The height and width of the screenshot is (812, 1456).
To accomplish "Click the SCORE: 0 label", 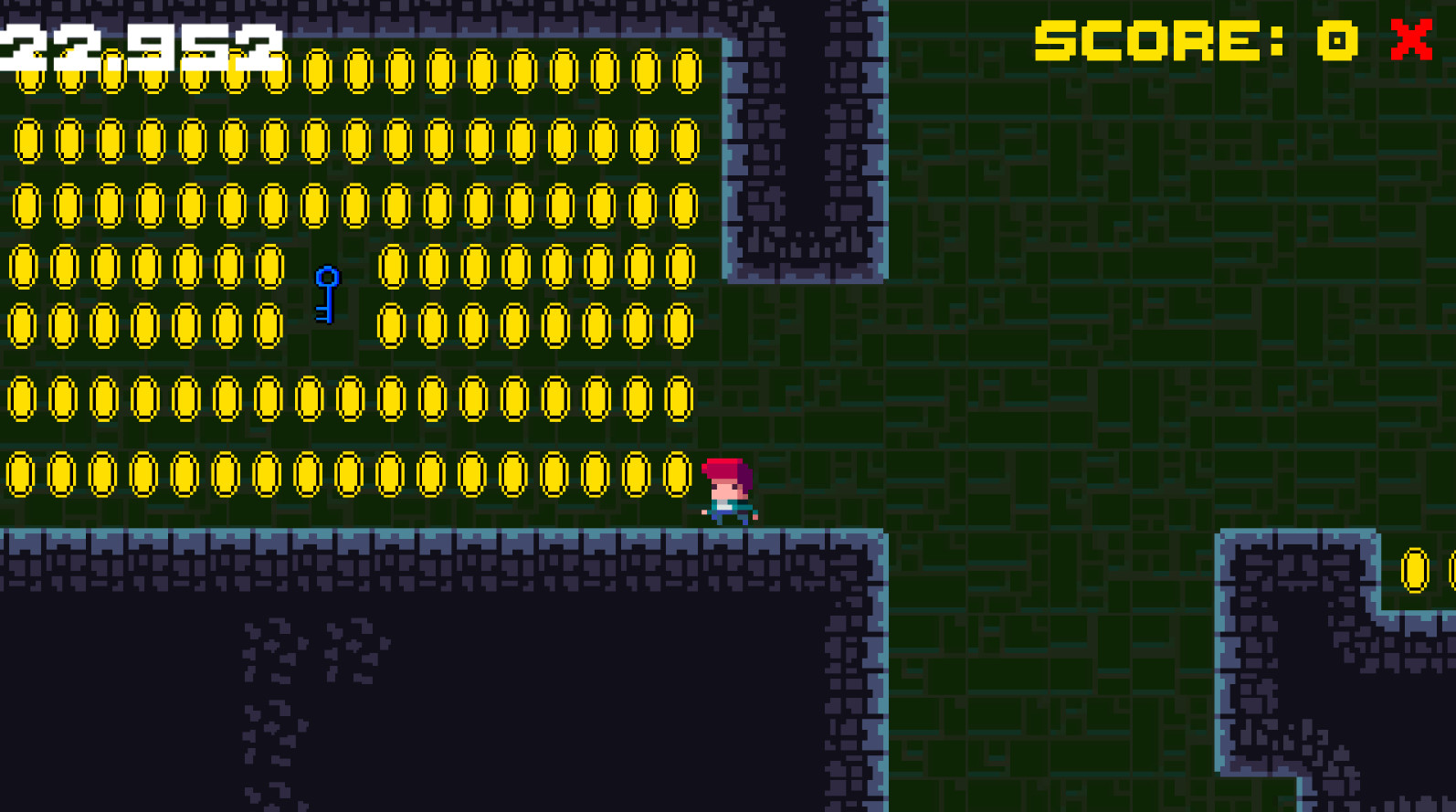I will 1187,40.
